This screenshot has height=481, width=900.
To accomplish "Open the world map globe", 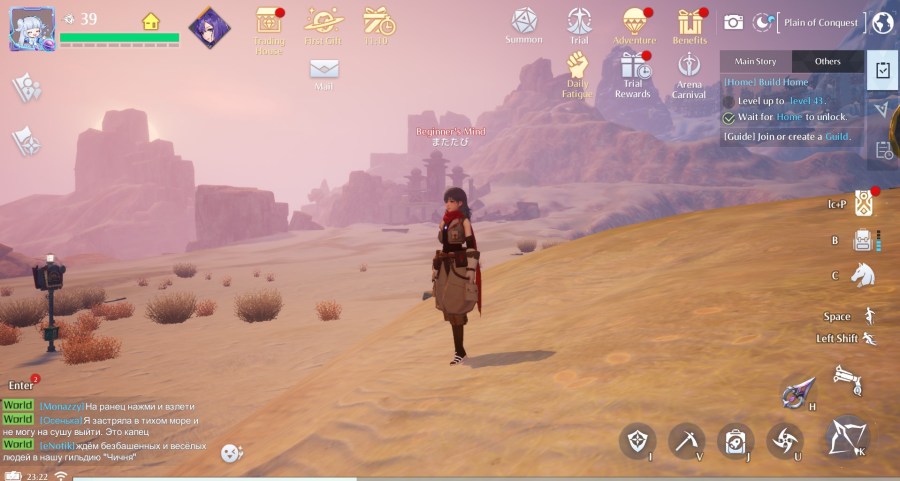I will pyautogui.click(x=882, y=22).
